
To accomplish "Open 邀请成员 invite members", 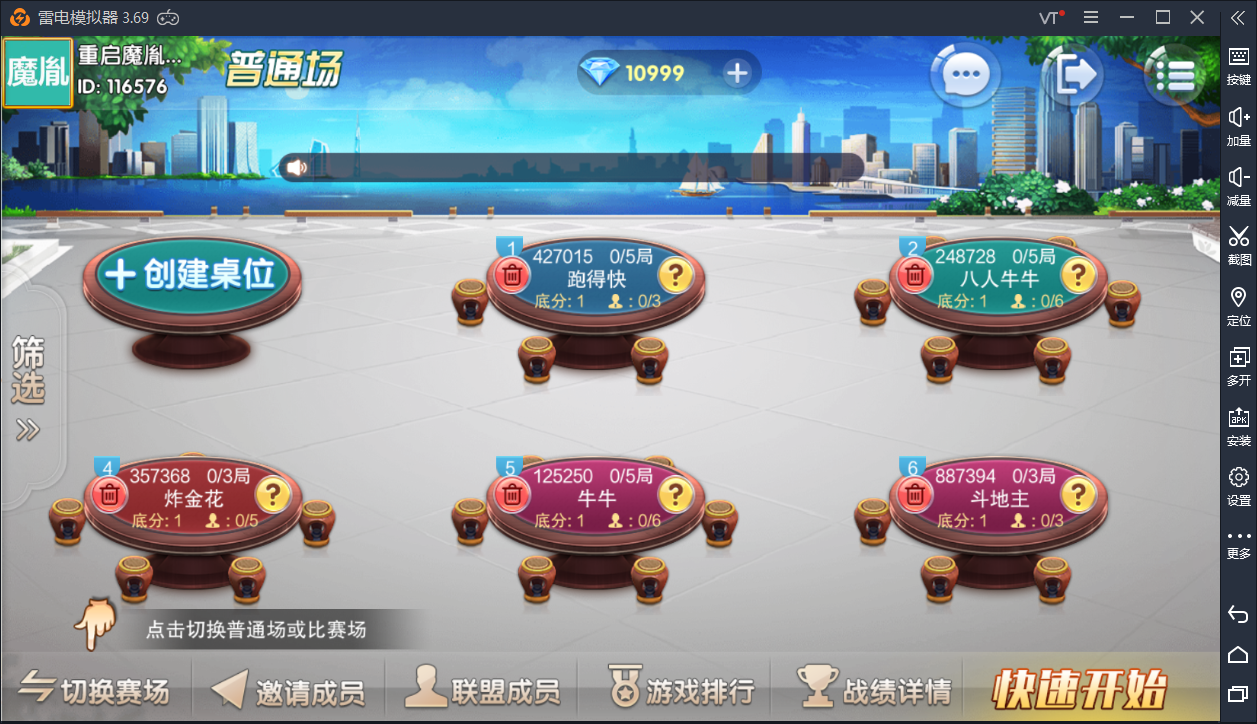I will (x=288, y=689).
